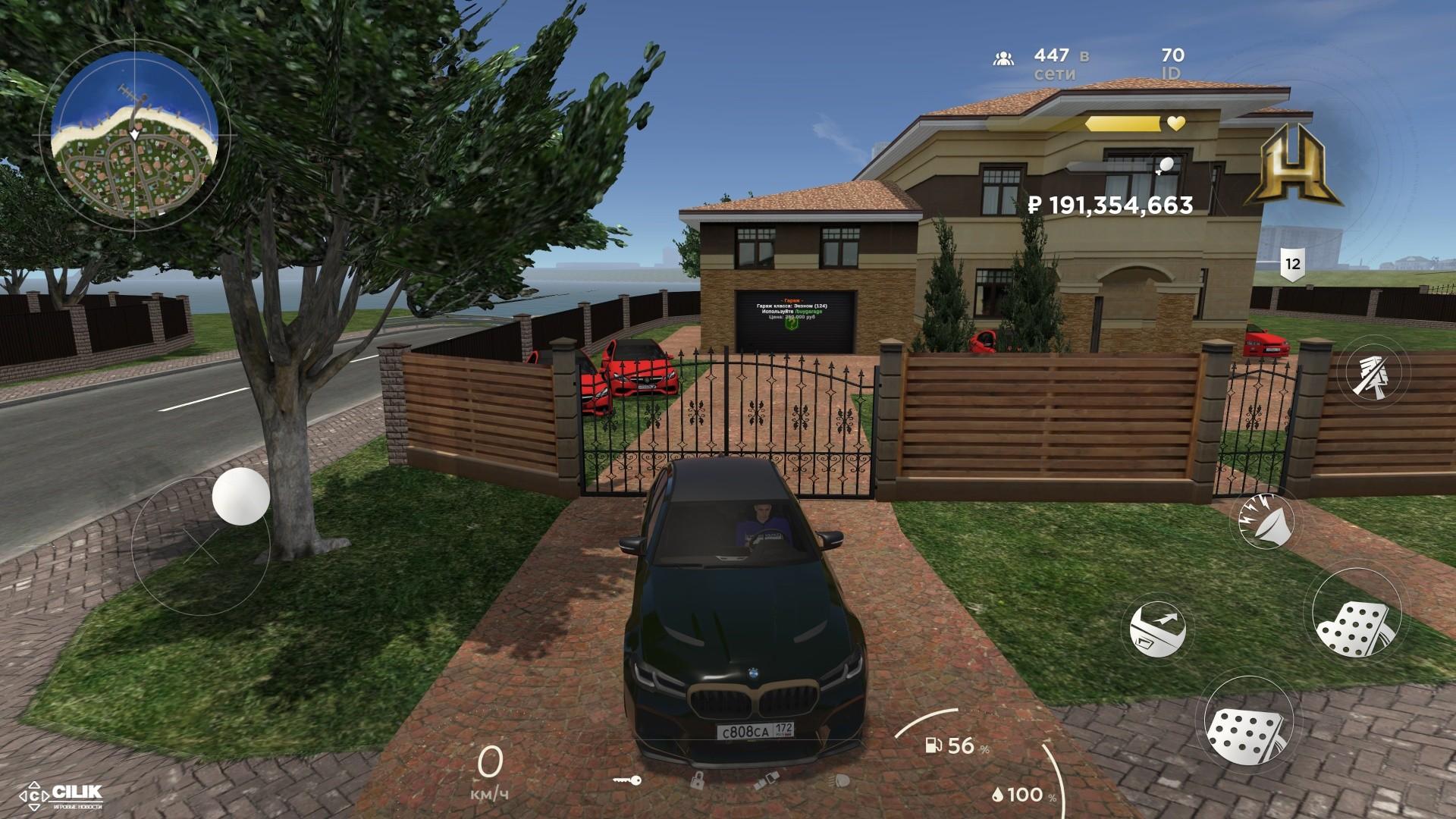The image size is (1456, 819).
Task: Show the online players list icon
Action: tap(1003, 58)
